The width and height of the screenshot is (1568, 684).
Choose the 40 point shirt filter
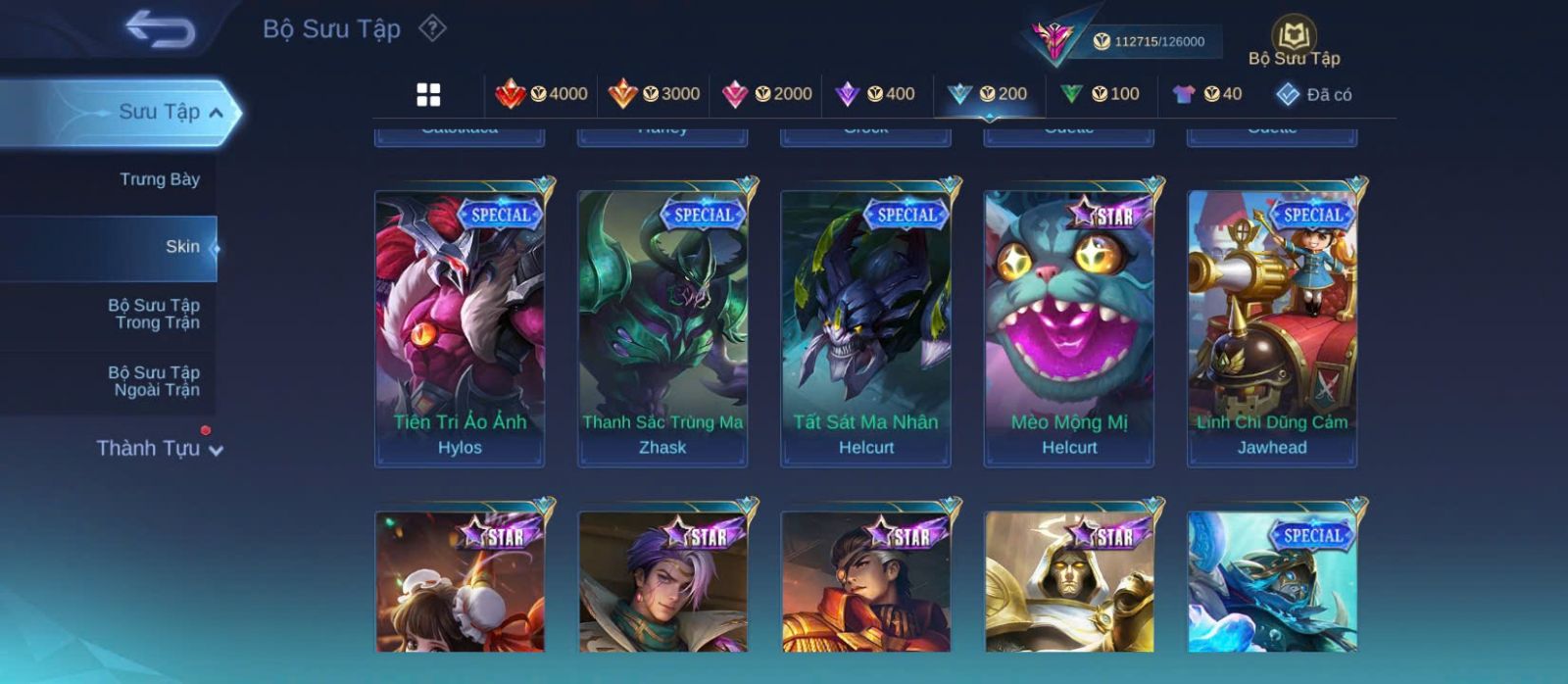point(1207,94)
